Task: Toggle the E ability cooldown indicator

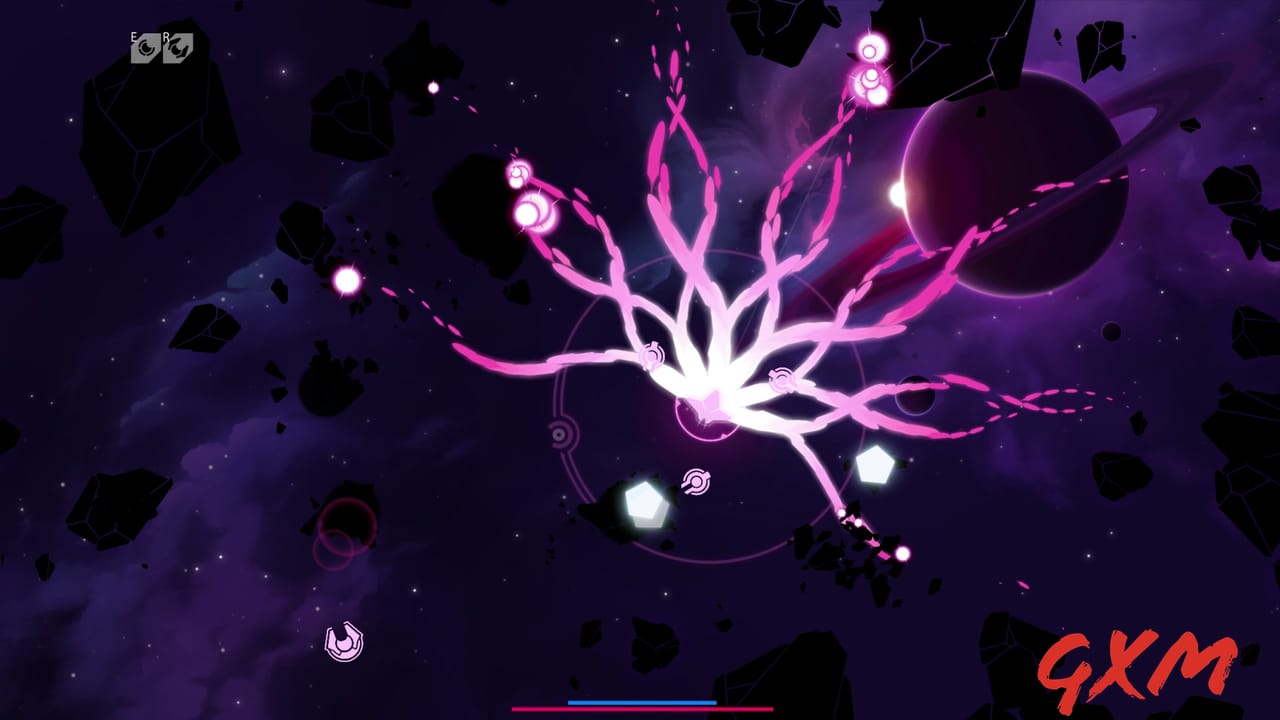Action: coord(145,47)
